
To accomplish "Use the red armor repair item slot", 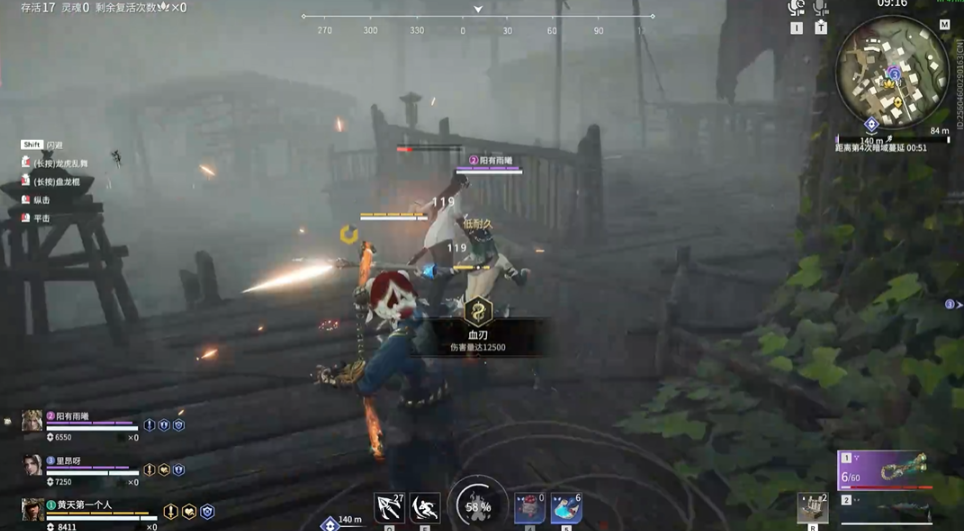I will [x=530, y=507].
